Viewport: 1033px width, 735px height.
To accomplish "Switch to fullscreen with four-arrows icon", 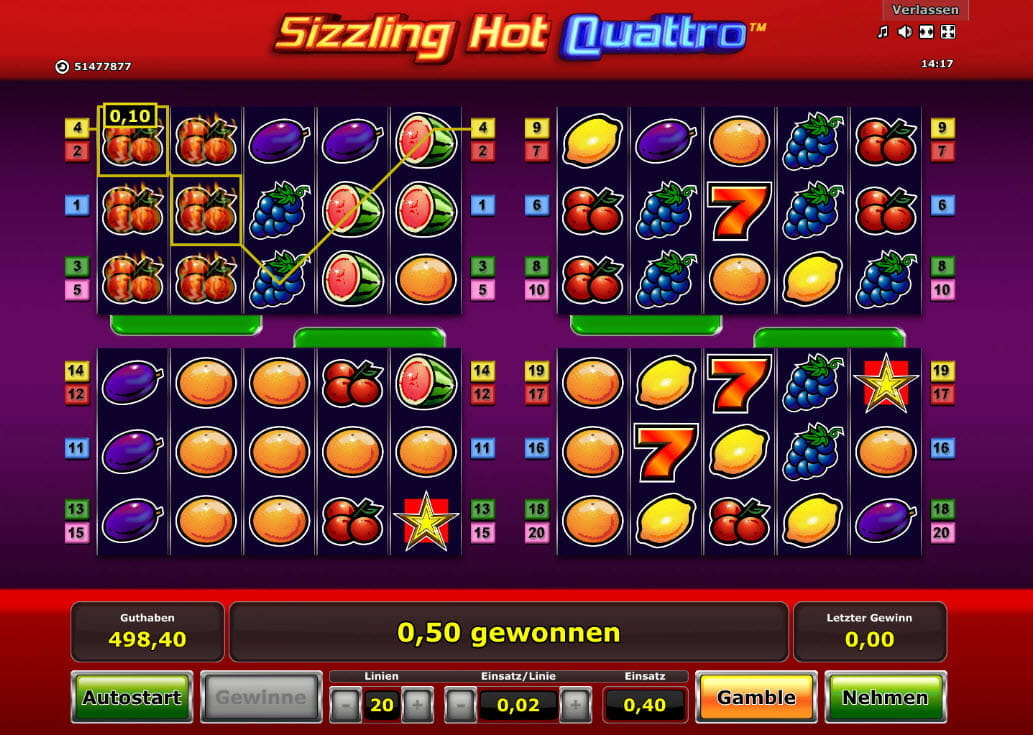I will pyautogui.click(x=948, y=32).
